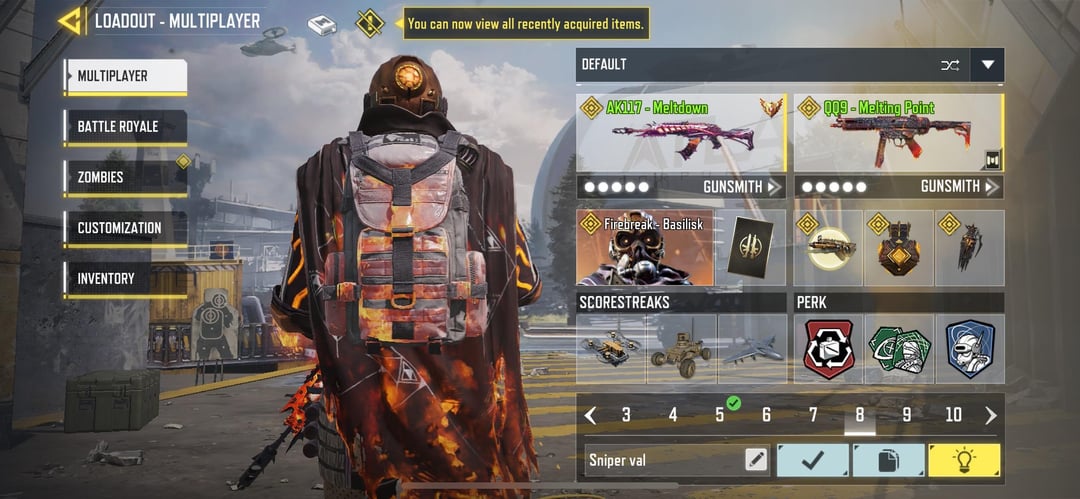Select the Firebreak Basilisk operator slot
The width and height of the screenshot is (1080, 499).
[x=645, y=247]
